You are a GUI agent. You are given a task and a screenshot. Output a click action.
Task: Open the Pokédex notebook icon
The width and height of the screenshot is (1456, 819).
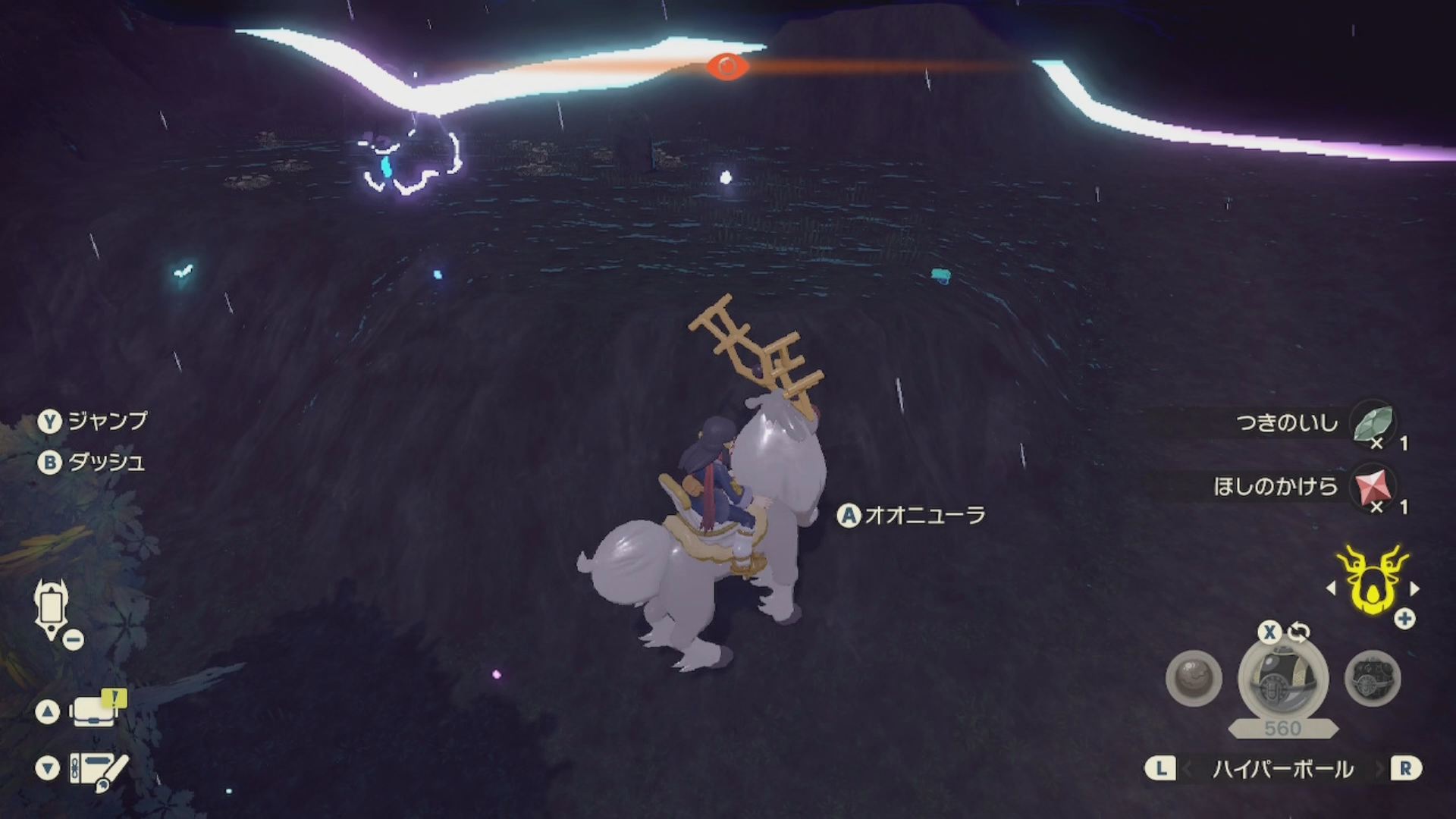pos(97,770)
